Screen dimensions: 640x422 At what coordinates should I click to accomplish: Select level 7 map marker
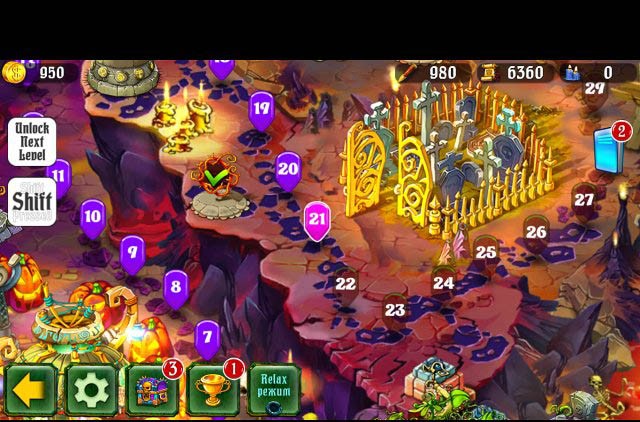[207, 337]
